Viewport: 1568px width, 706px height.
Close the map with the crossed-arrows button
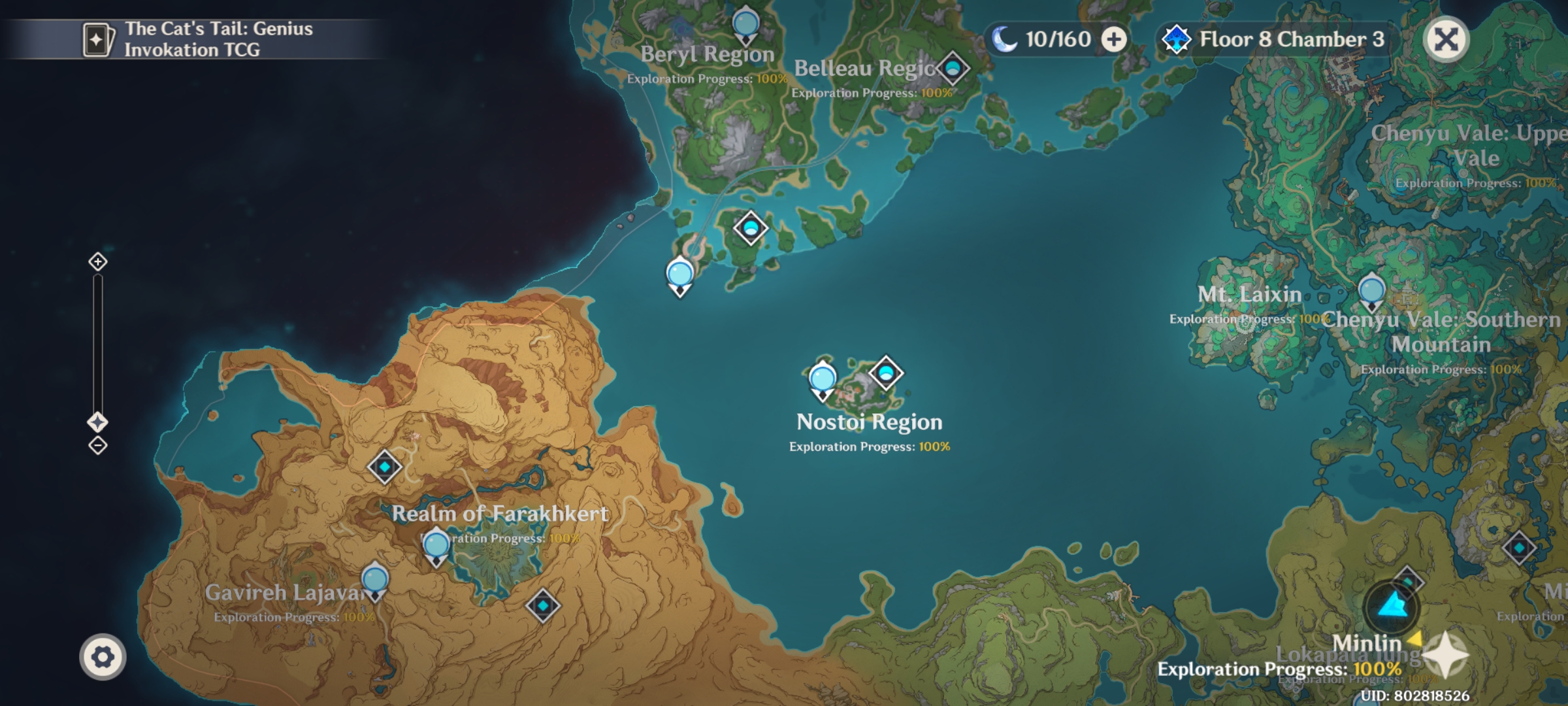point(1446,38)
